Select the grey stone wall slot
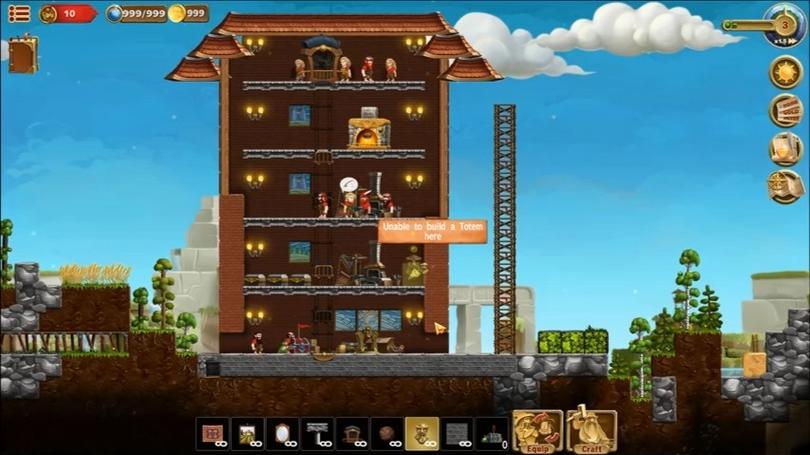 (x=457, y=433)
